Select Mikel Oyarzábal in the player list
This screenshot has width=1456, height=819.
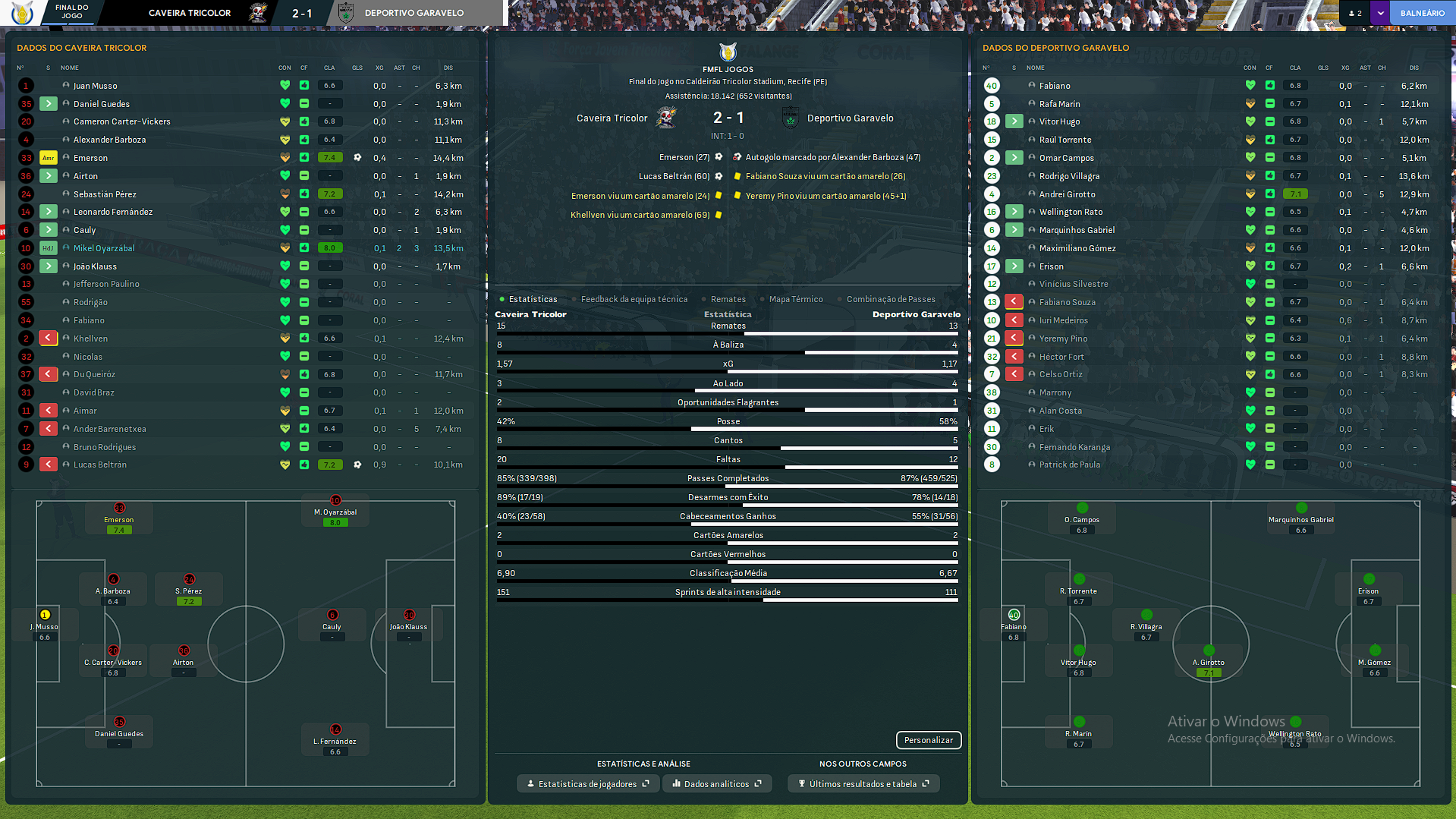pos(104,248)
